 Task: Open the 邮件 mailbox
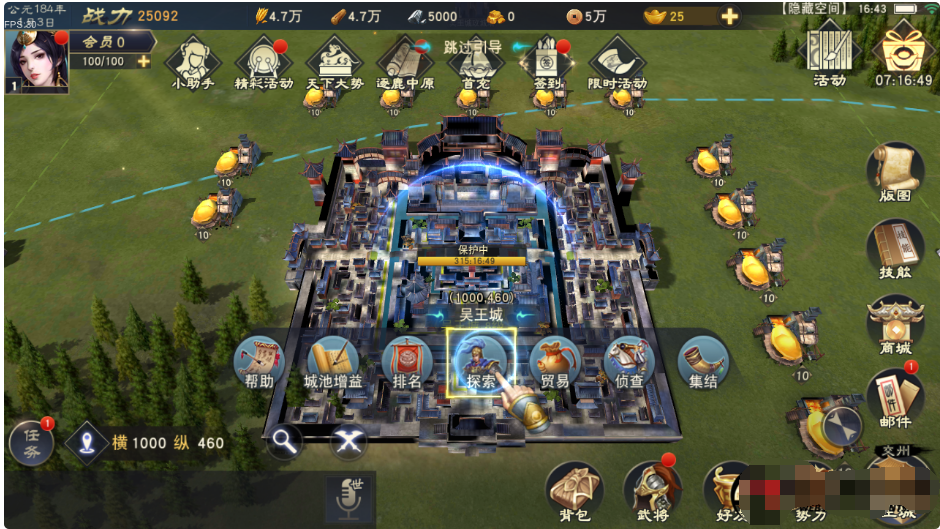click(x=894, y=398)
